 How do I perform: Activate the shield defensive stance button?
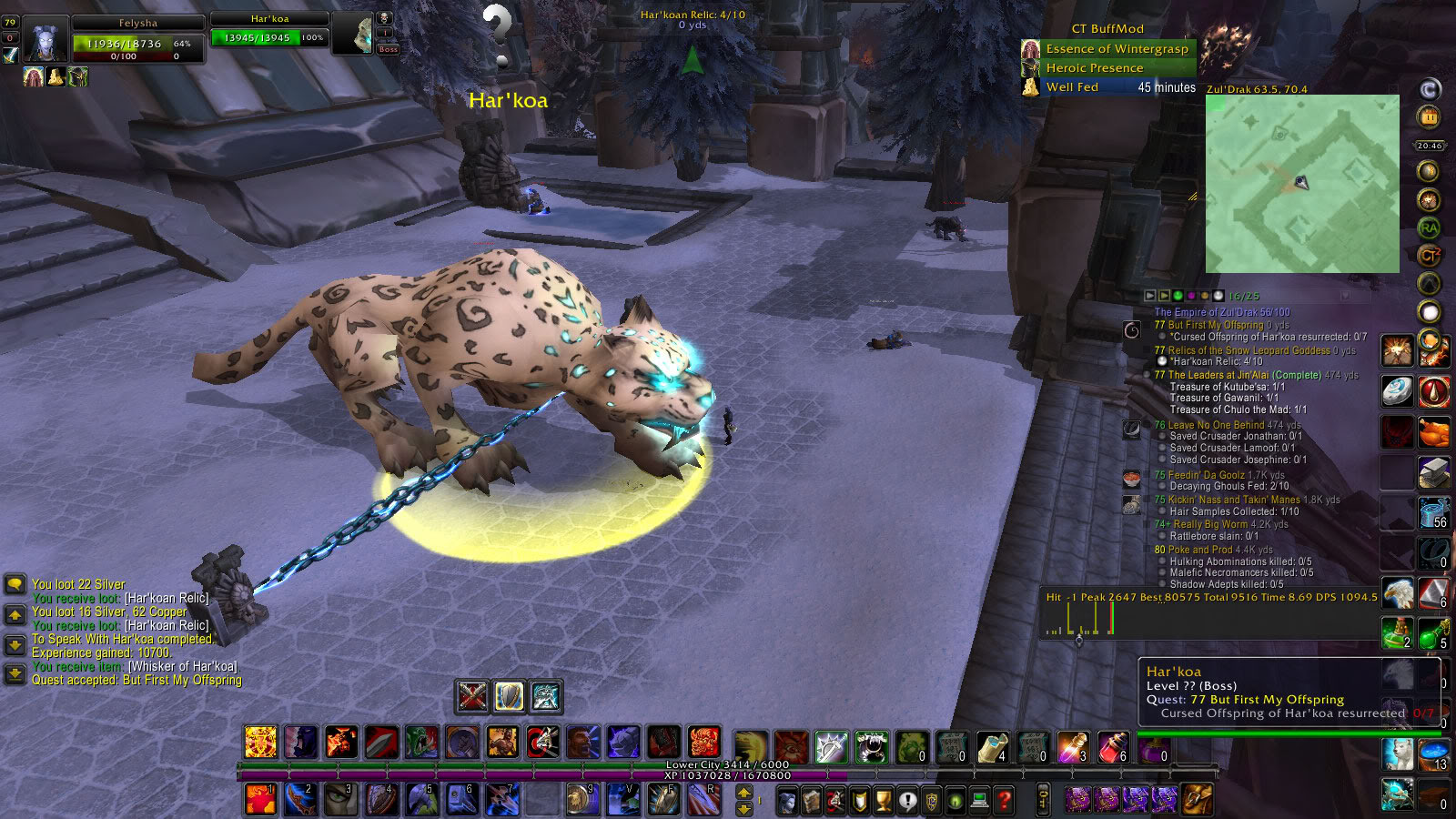coord(509,697)
